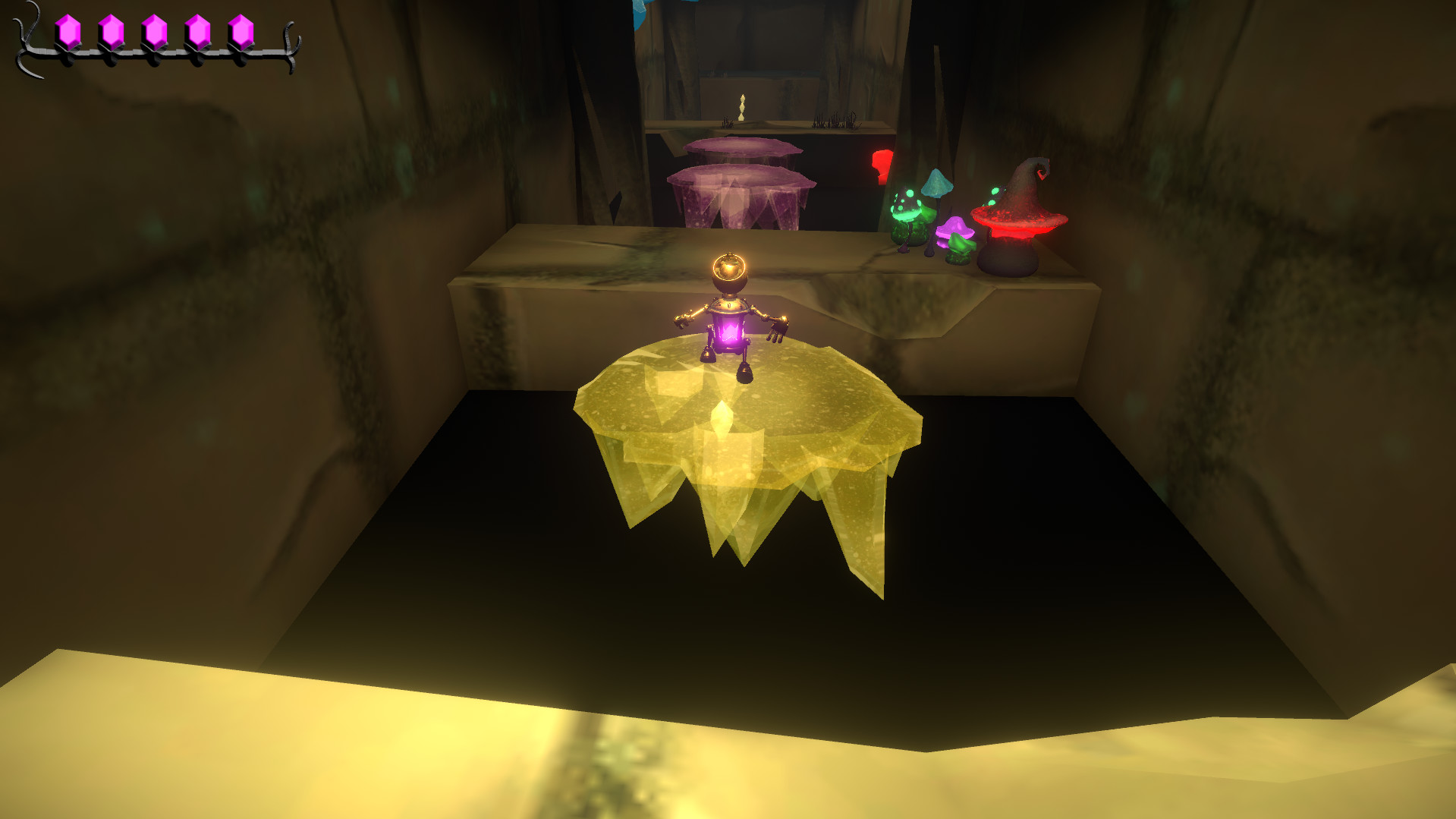This screenshot has width=1456, height=819.
Task: Click the red glowing crystal near the mushrooms
Action: pyautogui.click(x=880, y=163)
